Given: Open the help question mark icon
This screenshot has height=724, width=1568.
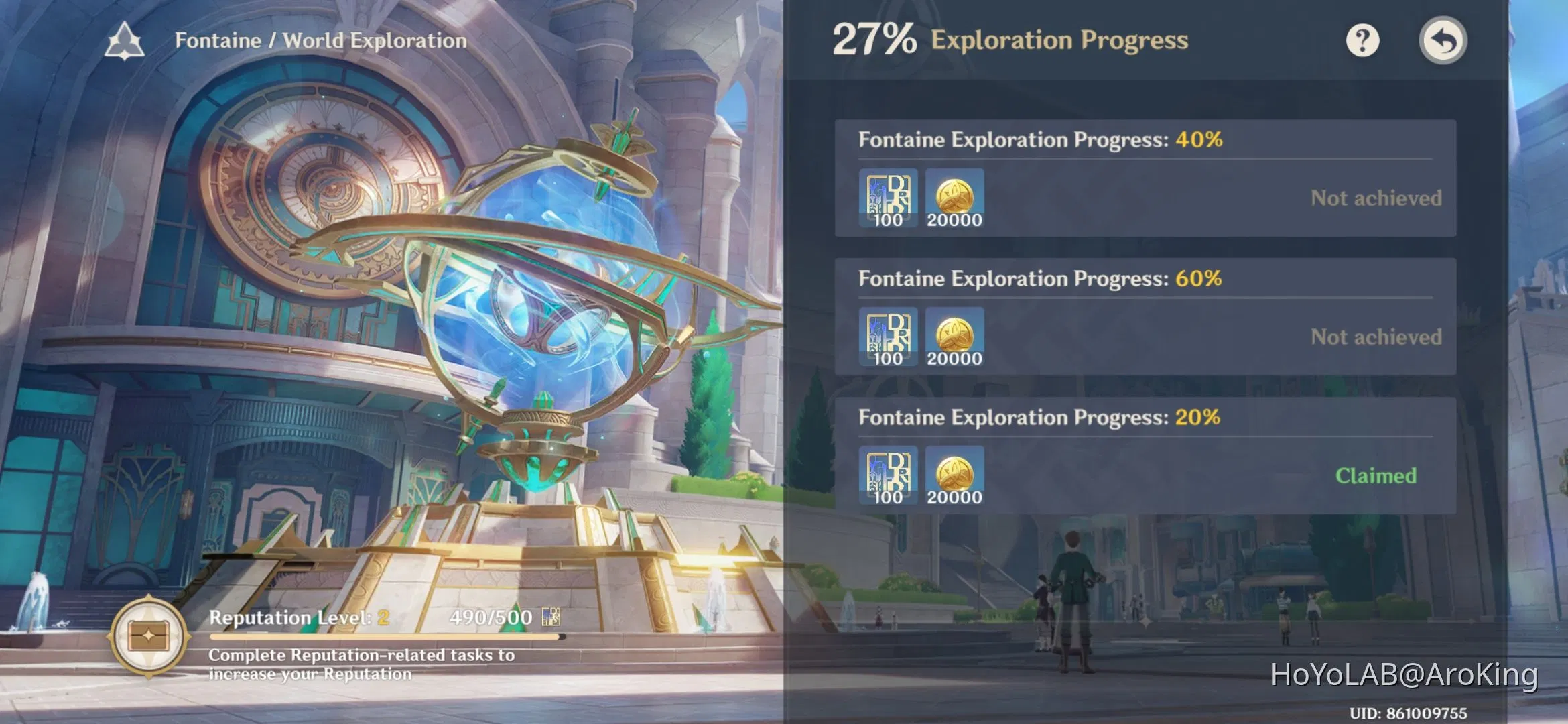Looking at the screenshot, I should (1362, 40).
